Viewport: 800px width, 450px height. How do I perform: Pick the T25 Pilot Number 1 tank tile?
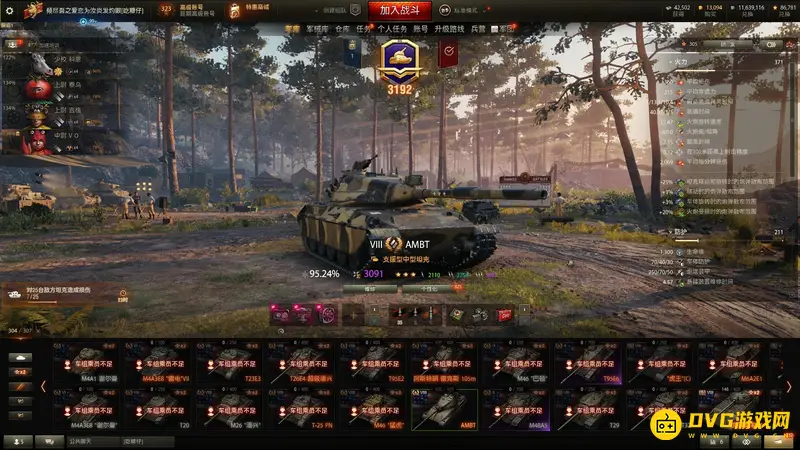pos(303,409)
